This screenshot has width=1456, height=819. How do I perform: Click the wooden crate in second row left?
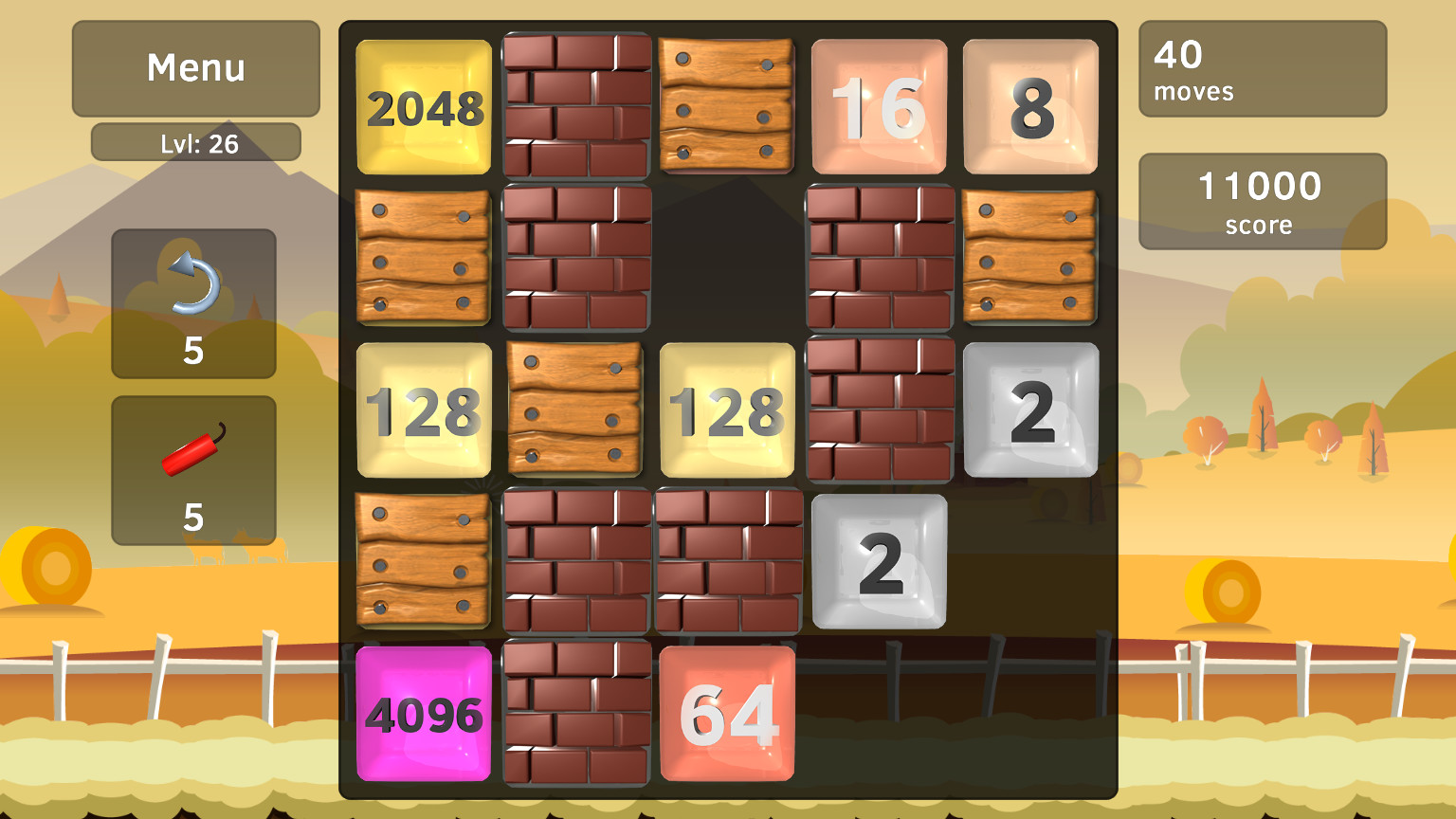423,259
